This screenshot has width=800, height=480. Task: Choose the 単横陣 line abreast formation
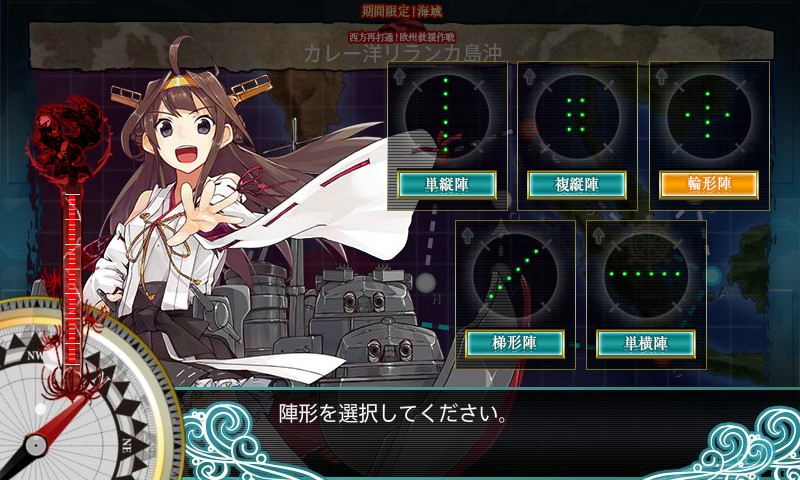[646, 343]
